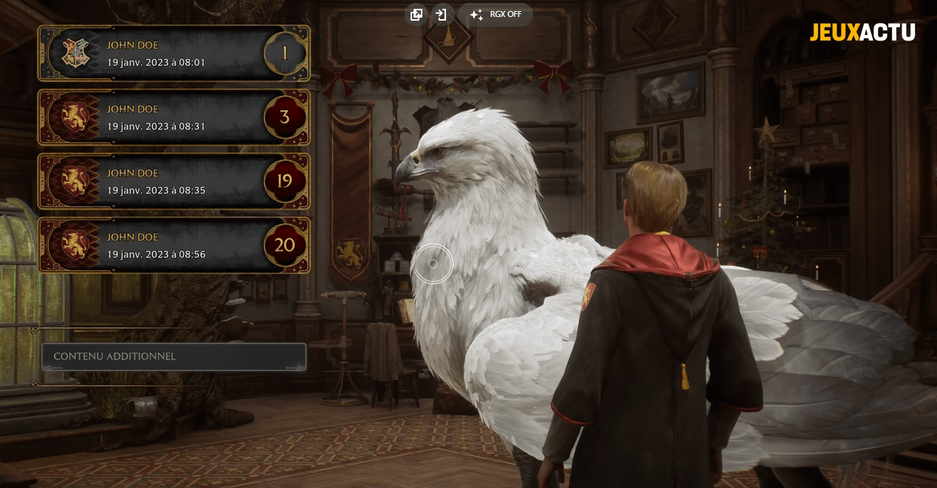The image size is (937, 488).
Task: Click the exit arrow icon at top
Action: (441, 15)
